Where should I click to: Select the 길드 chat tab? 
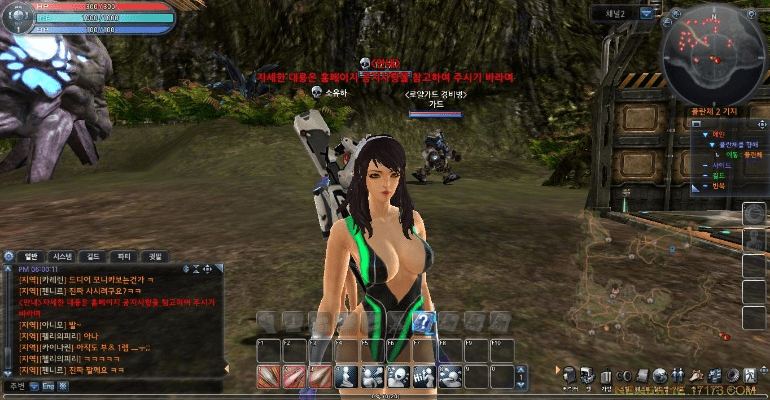[93, 256]
